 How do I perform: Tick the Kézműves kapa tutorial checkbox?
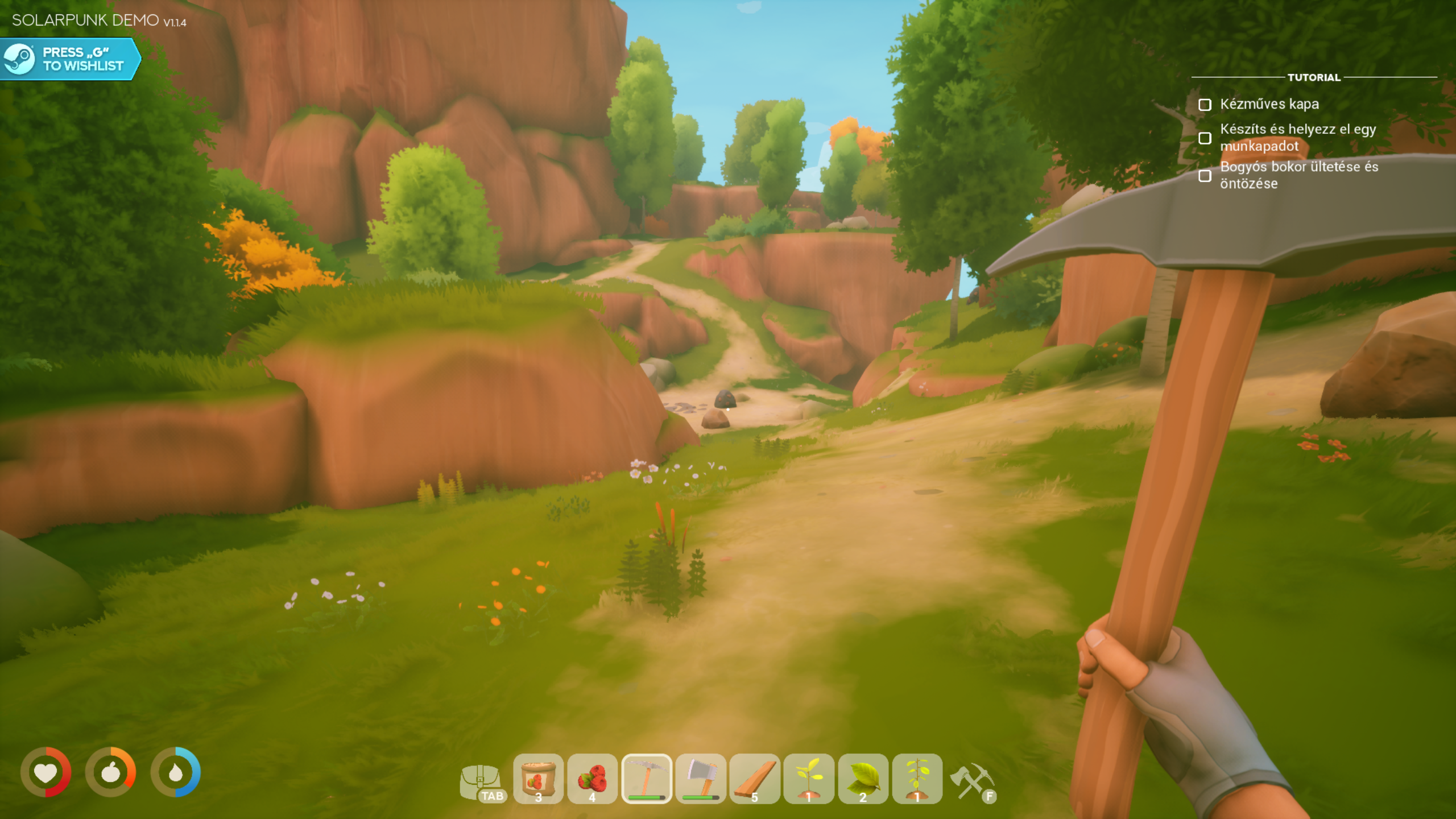tap(1205, 105)
